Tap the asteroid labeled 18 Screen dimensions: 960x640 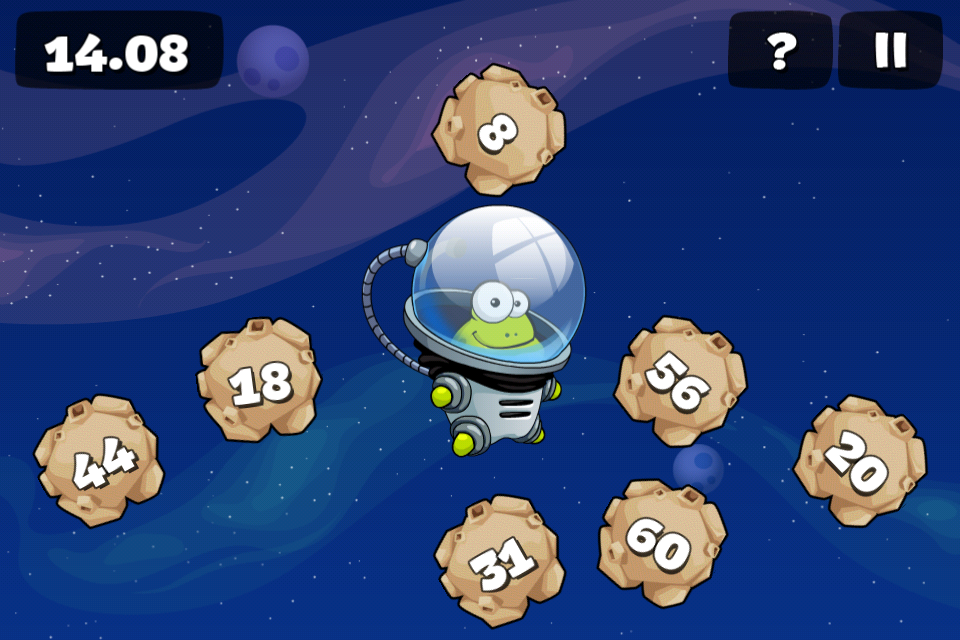point(260,380)
